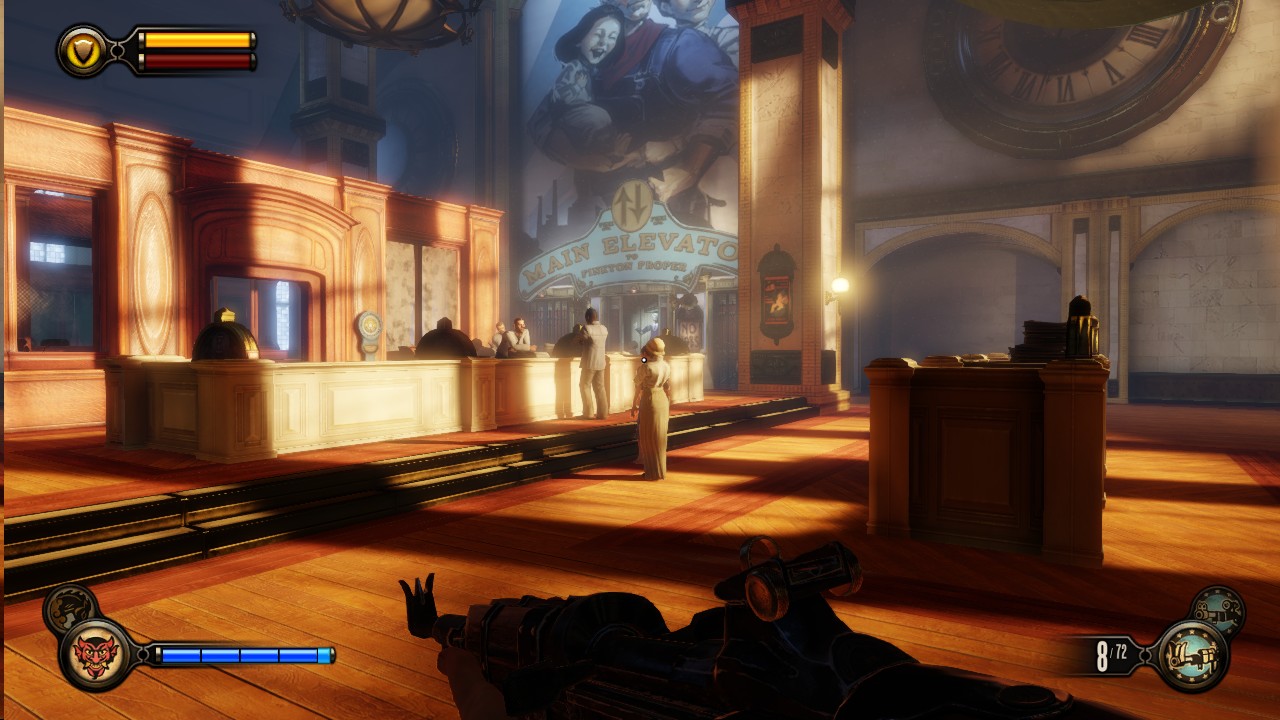Swap to the smaller secondary weapon icon
The image size is (1280, 720).
pos(1218,610)
